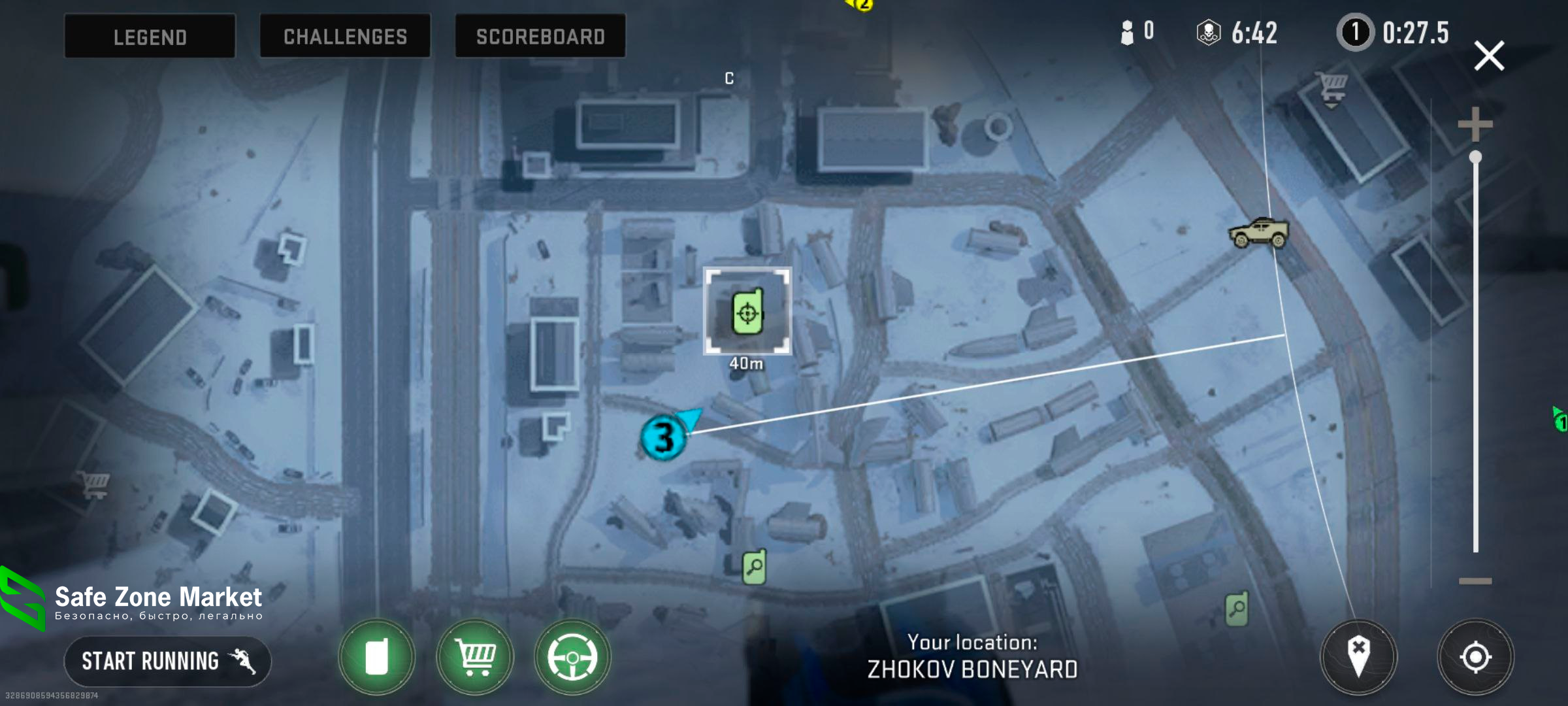Show the Scoreboard
The image size is (1568, 706).
[x=540, y=37]
